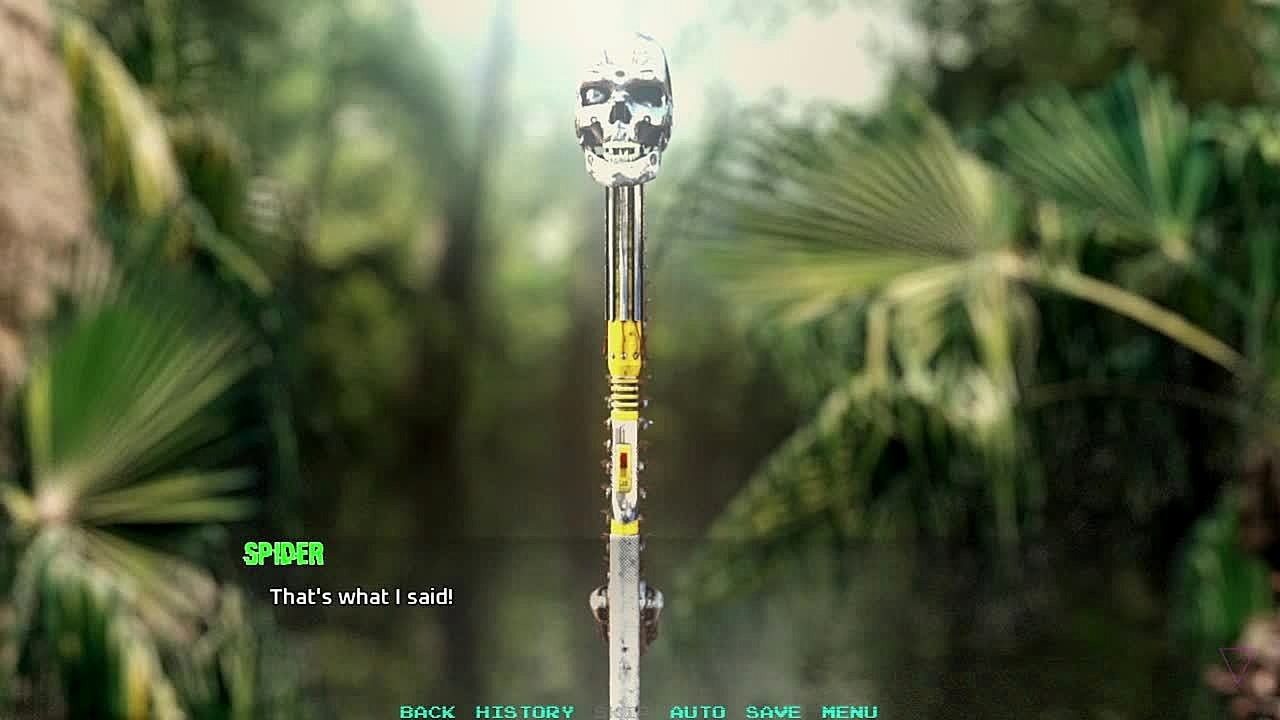This screenshot has width=1280, height=720.
Task: Toggle Auto dialogue advance
Action: tap(697, 711)
